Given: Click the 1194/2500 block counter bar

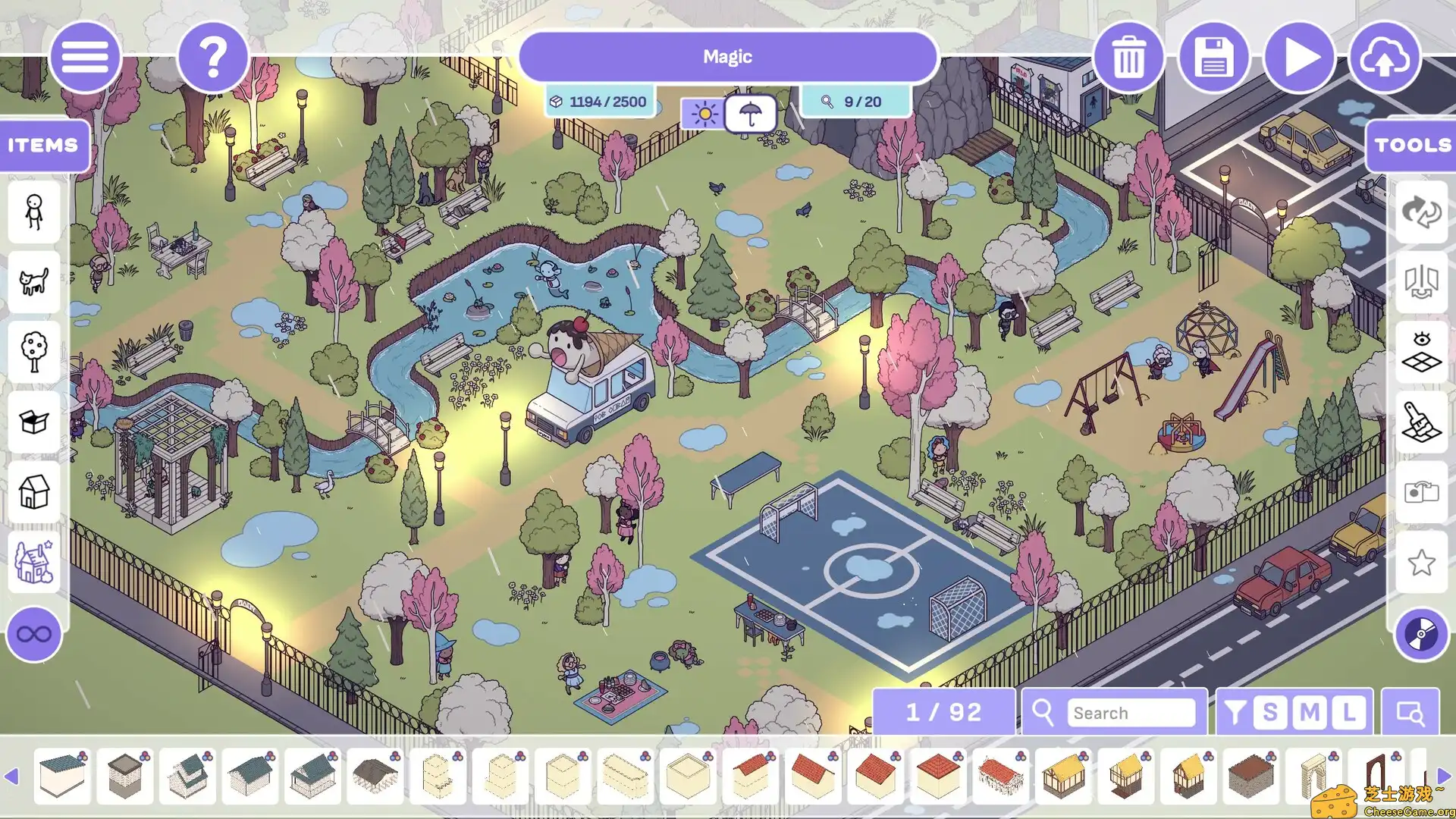Looking at the screenshot, I should tap(600, 101).
